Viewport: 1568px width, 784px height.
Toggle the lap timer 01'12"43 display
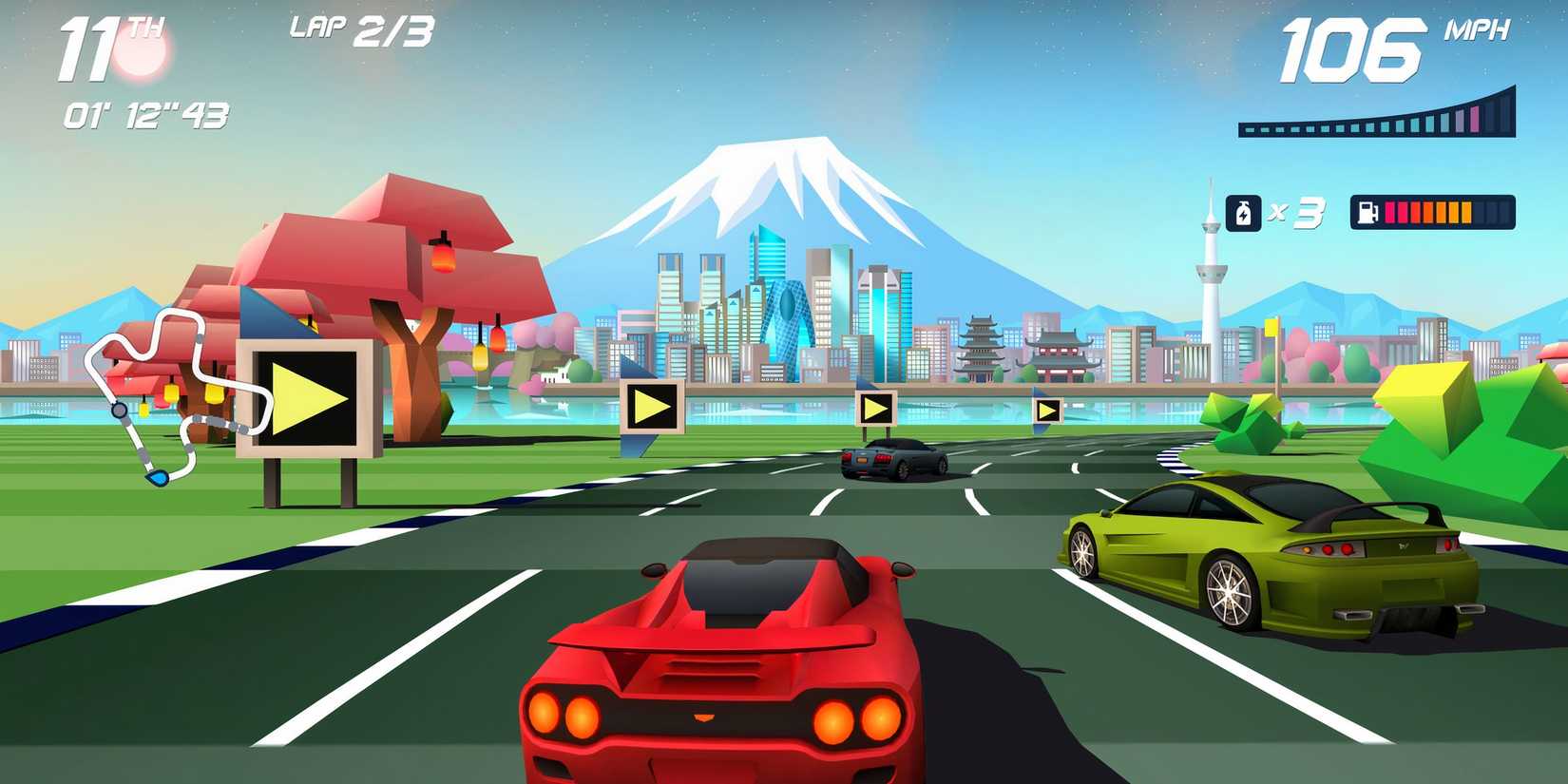[144, 116]
